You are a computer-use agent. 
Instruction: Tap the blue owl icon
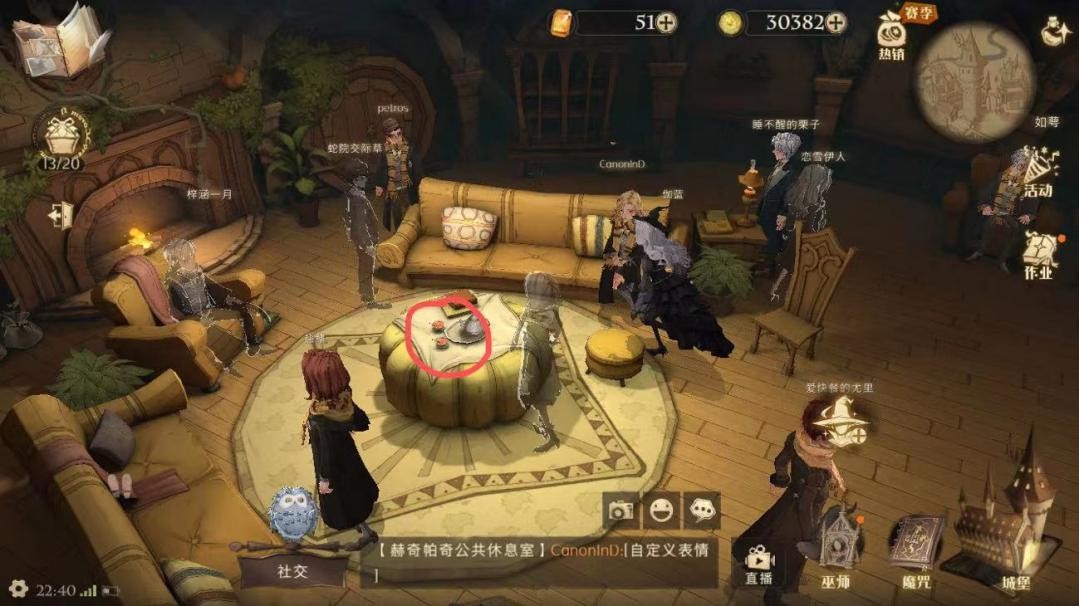click(292, 513)
